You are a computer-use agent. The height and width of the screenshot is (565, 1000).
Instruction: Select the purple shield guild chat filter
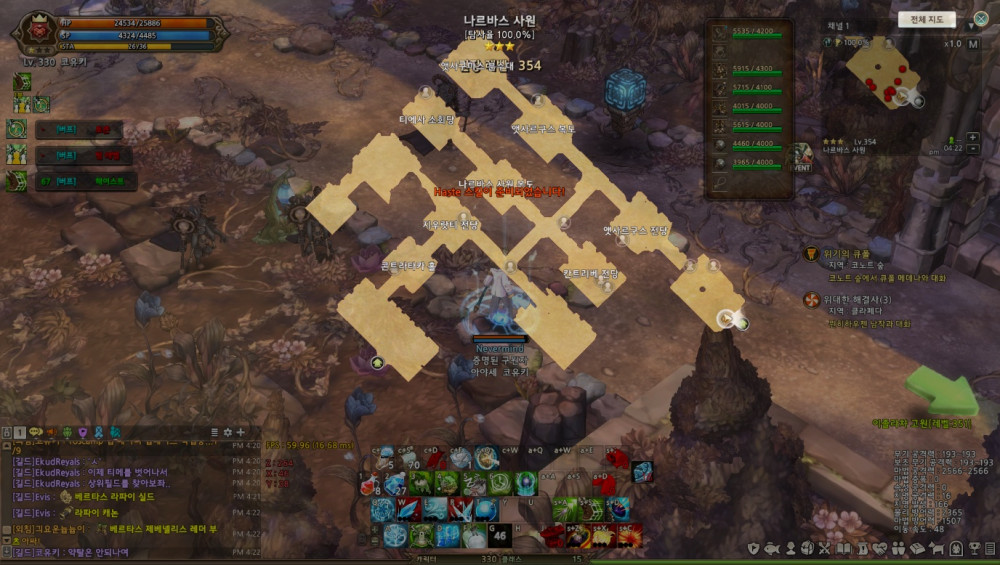pos(82,432)
